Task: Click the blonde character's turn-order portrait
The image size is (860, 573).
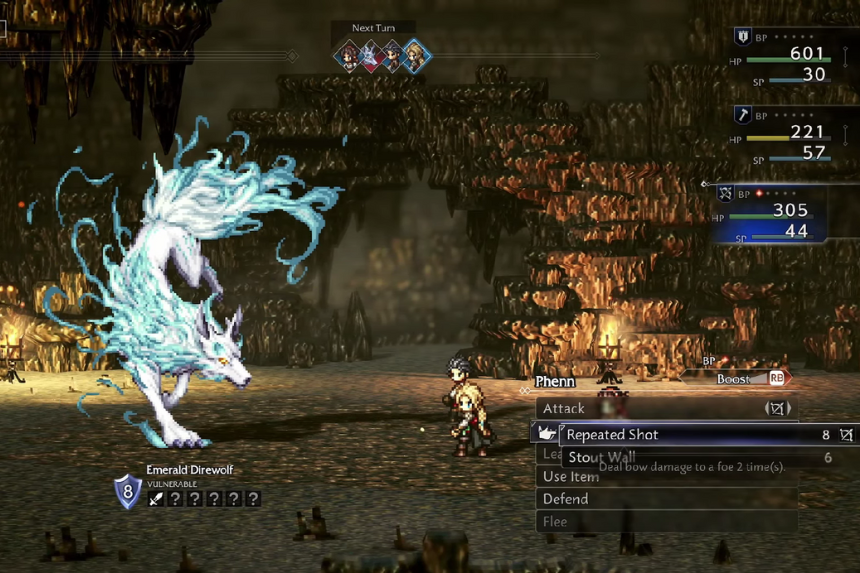Action: pyautogui.click(x=416, y=56)
